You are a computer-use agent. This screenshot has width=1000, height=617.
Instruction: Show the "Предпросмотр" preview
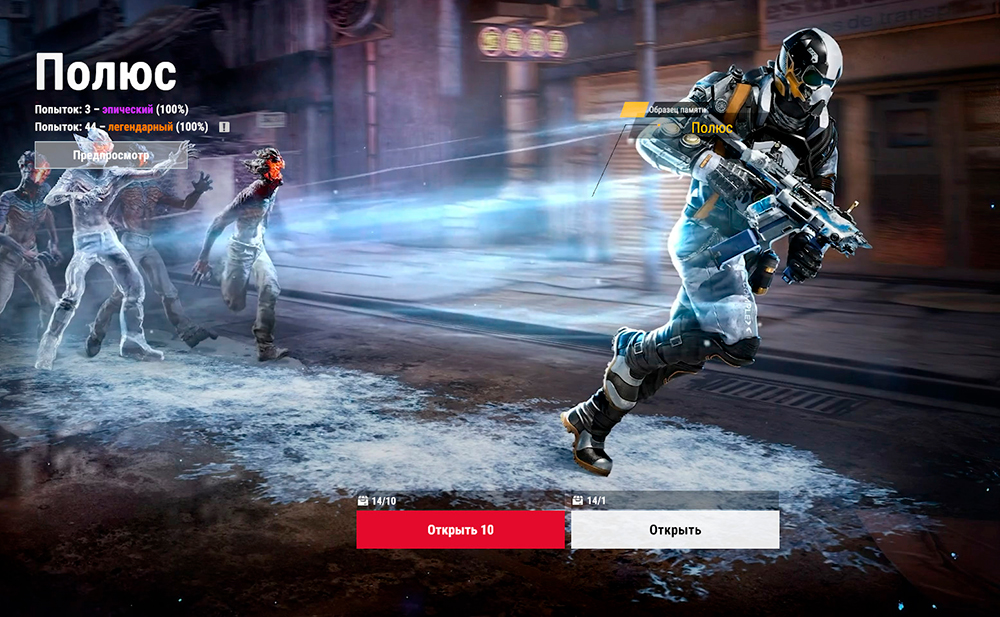[x=110, y=155]
